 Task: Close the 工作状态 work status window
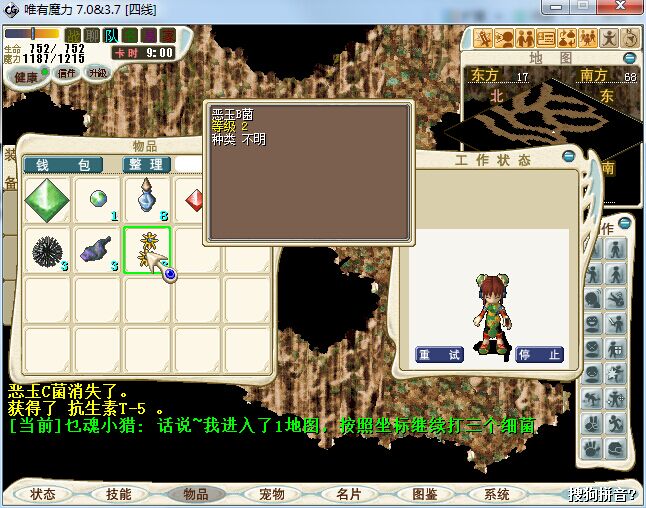click(569, 156)
